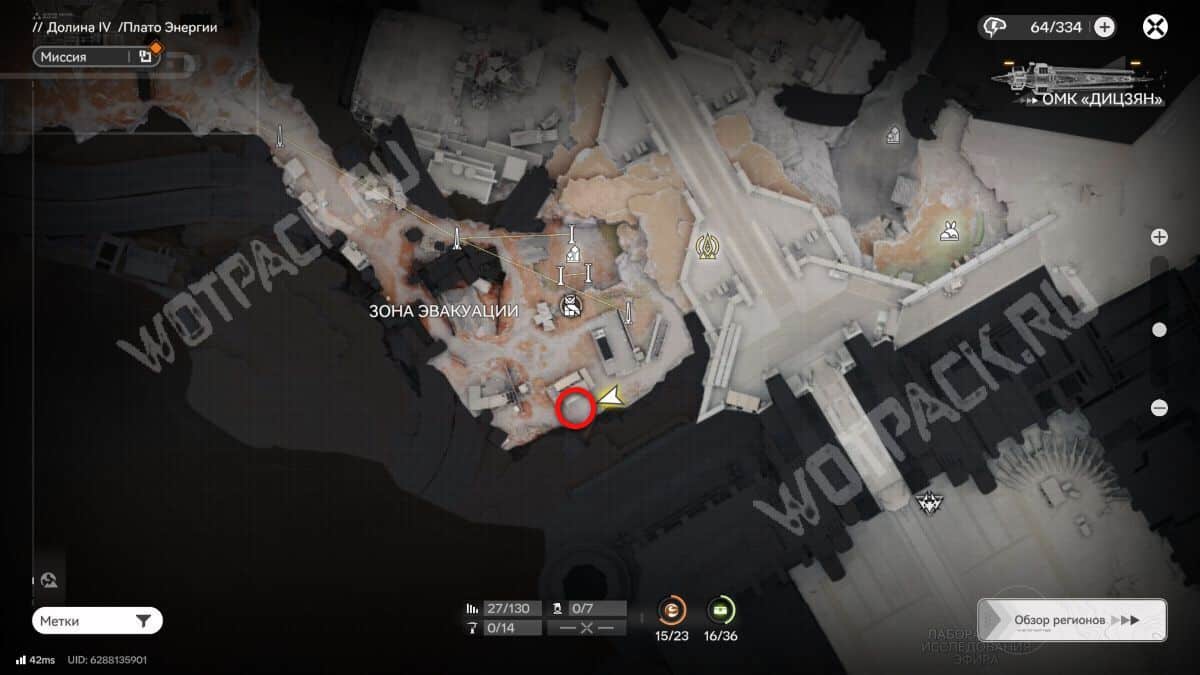Select the gold triangular emblem map marker
1200x675 pixels.
[706, 247]
